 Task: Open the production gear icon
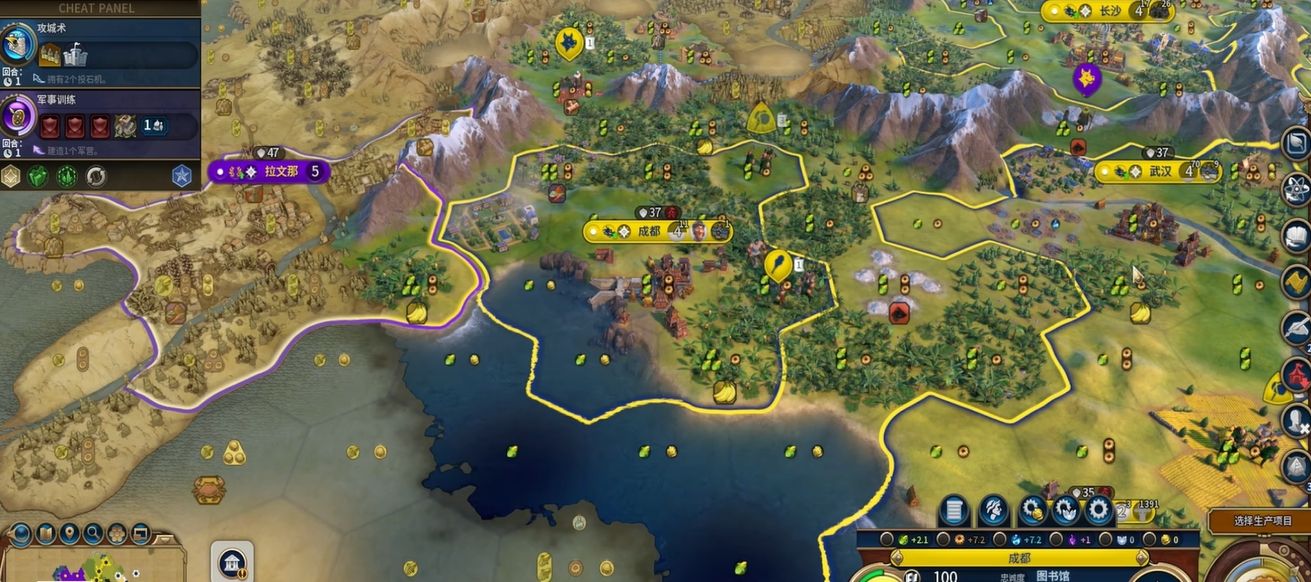[x=1099, y=511]
